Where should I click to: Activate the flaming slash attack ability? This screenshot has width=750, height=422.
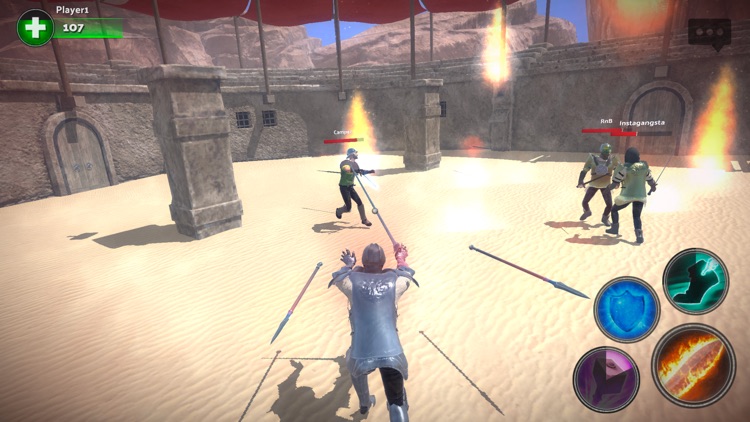point(693,365)
